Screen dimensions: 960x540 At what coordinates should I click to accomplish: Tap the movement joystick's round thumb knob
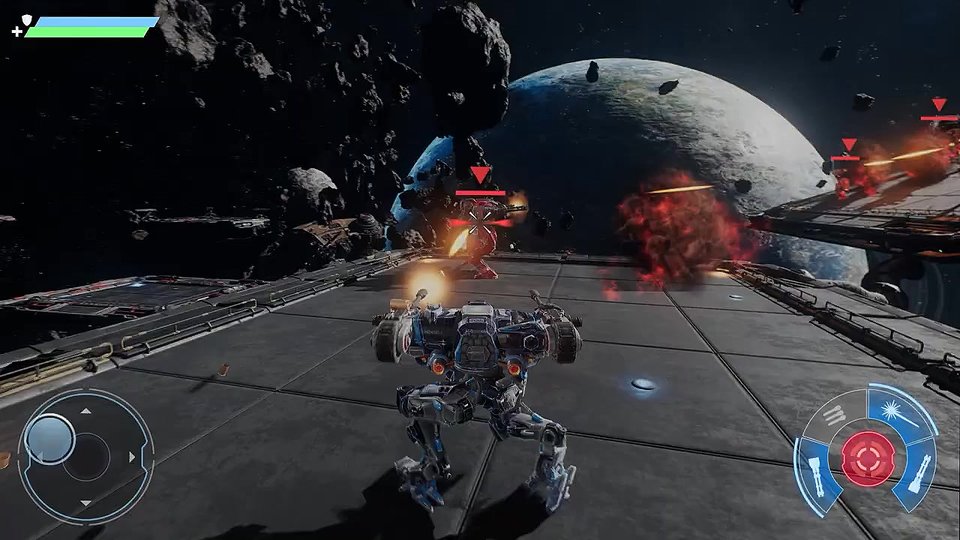(49, 438)
